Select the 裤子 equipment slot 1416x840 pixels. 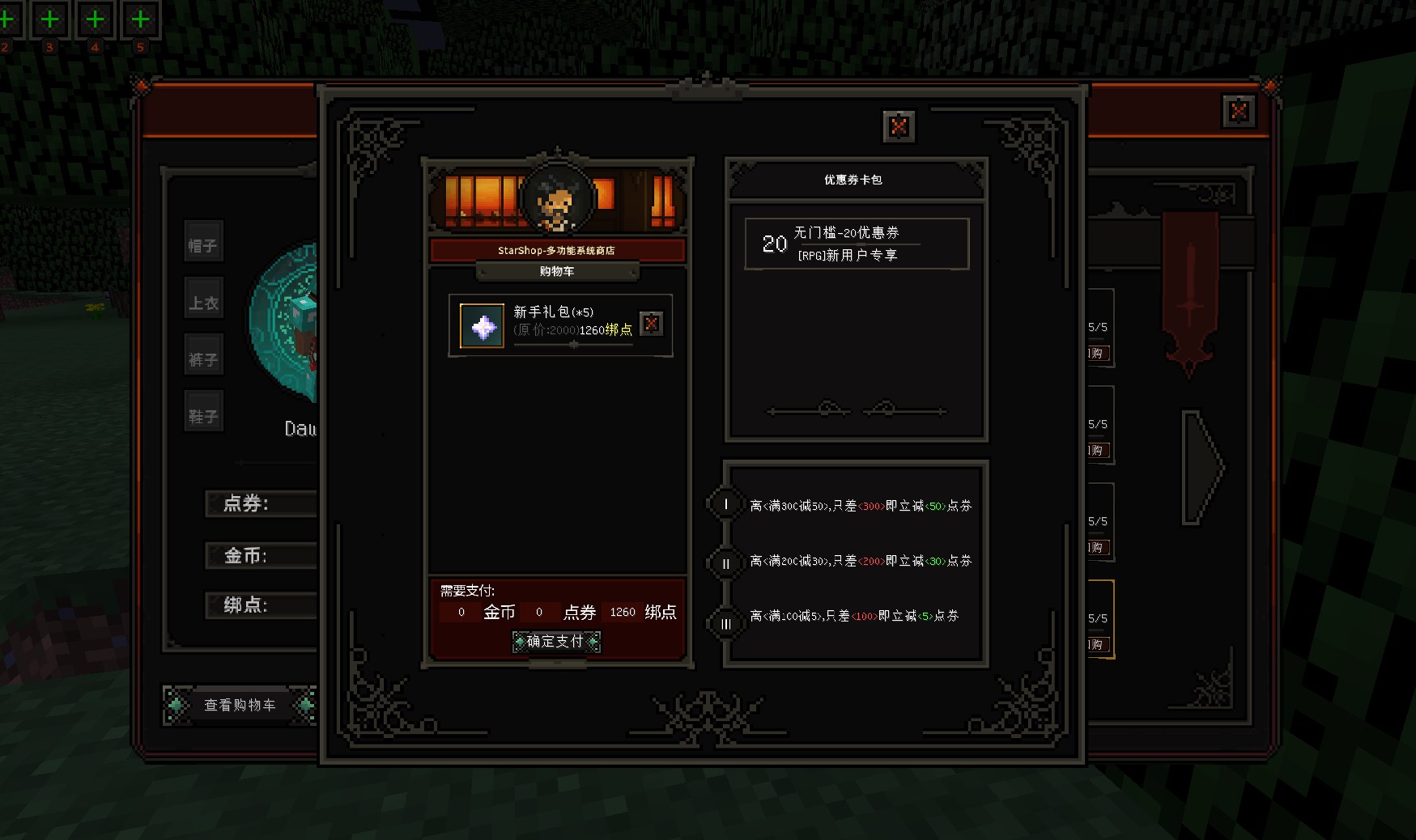coord(203,359)
